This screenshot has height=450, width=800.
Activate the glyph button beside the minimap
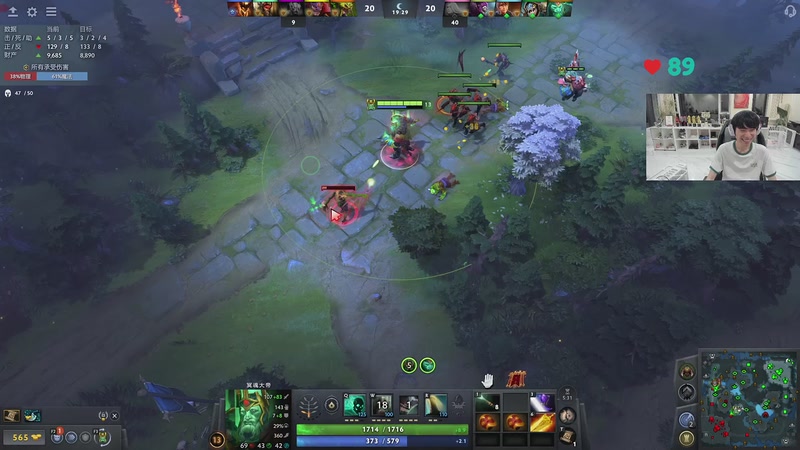pos(687,436)
